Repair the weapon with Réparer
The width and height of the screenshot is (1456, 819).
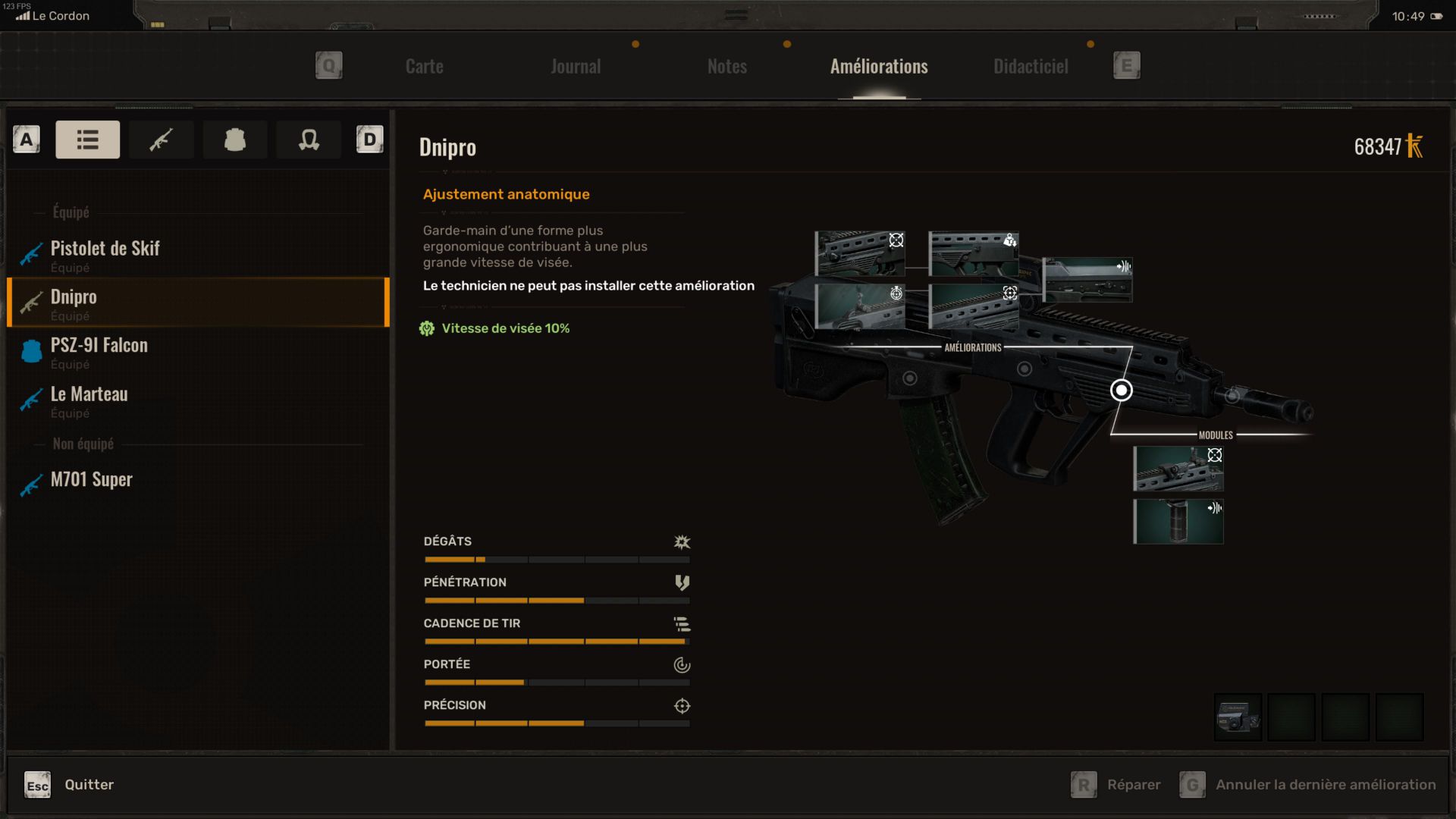(x=1133, y=785)
